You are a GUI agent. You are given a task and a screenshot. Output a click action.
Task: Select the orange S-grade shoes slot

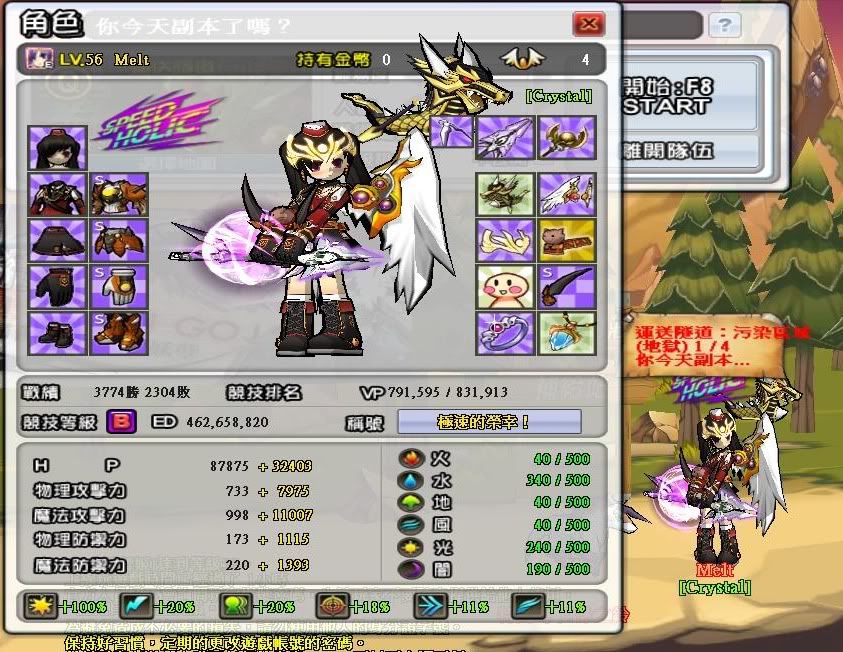point(119,332)
